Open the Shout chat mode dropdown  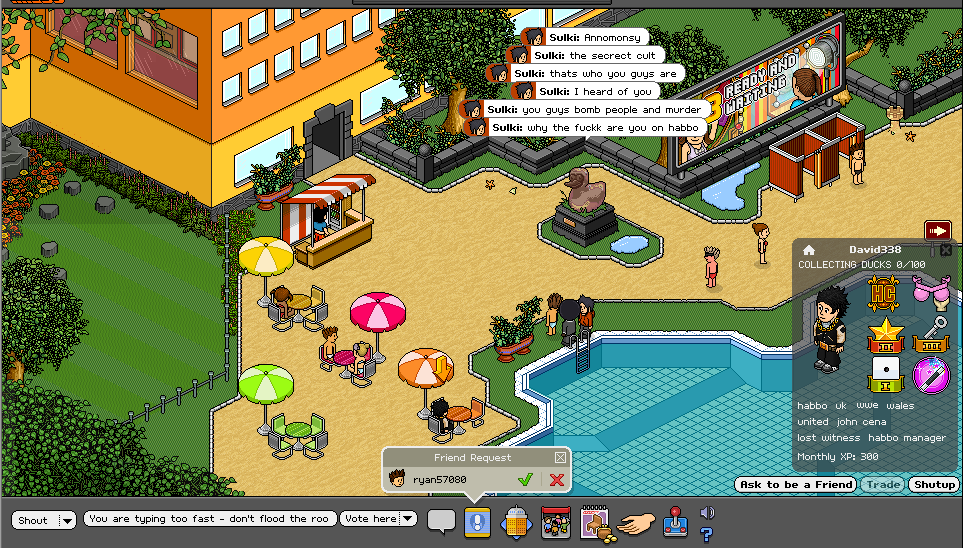pos(67,520)
